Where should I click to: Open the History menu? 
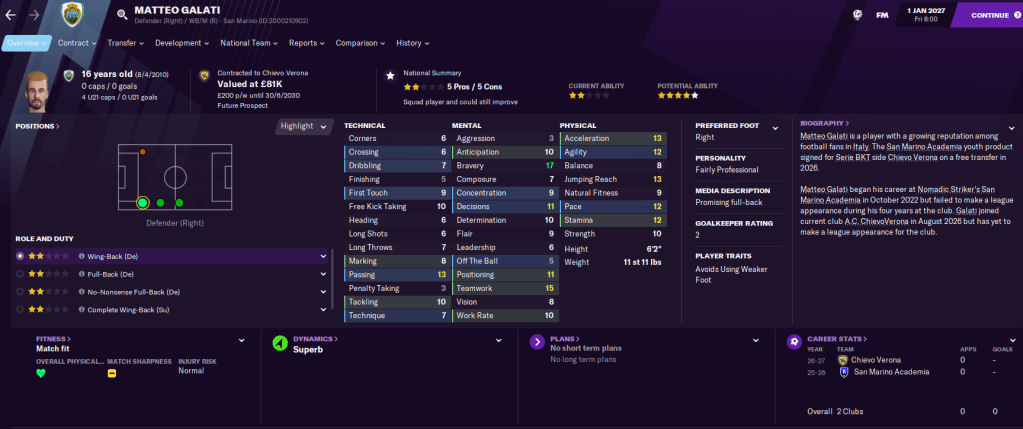click(x=412, y=43)
